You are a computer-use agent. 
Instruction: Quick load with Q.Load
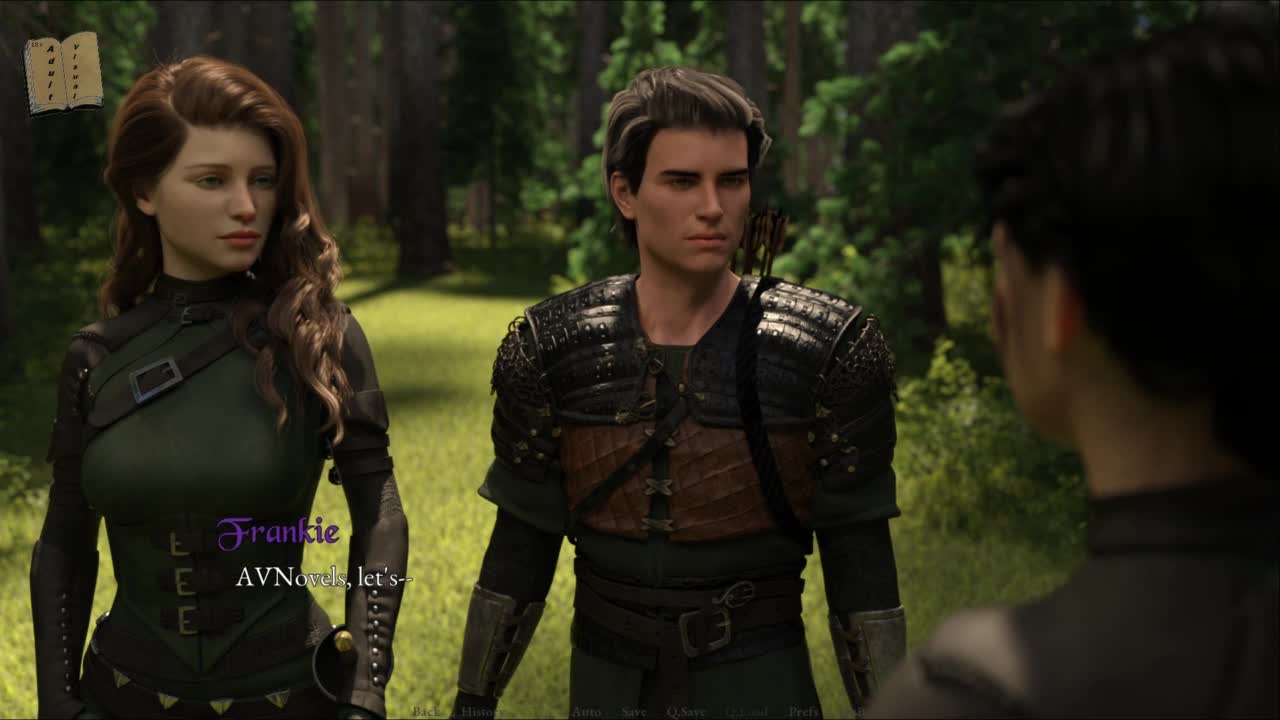[746, 711]
